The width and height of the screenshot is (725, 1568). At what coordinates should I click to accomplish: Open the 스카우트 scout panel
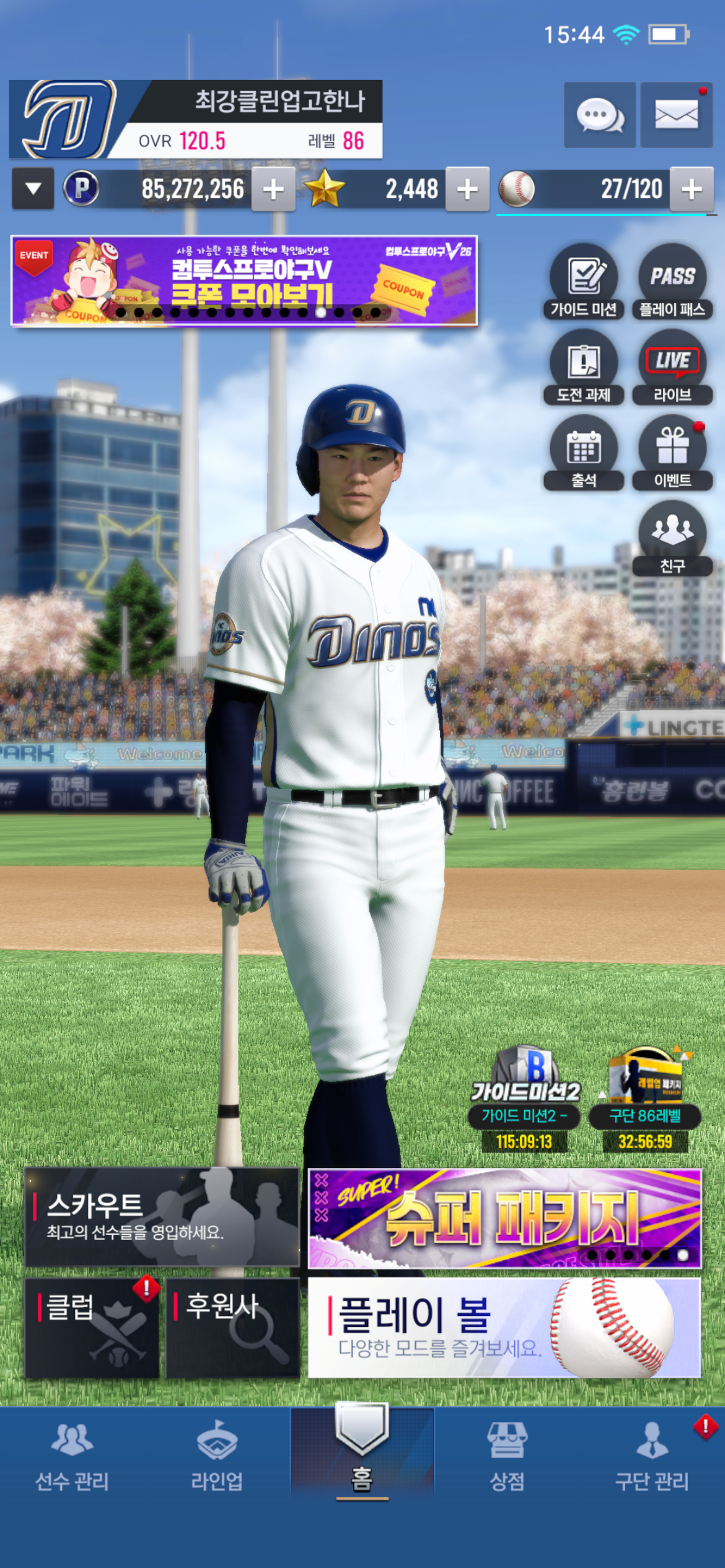coord(162,1217)
